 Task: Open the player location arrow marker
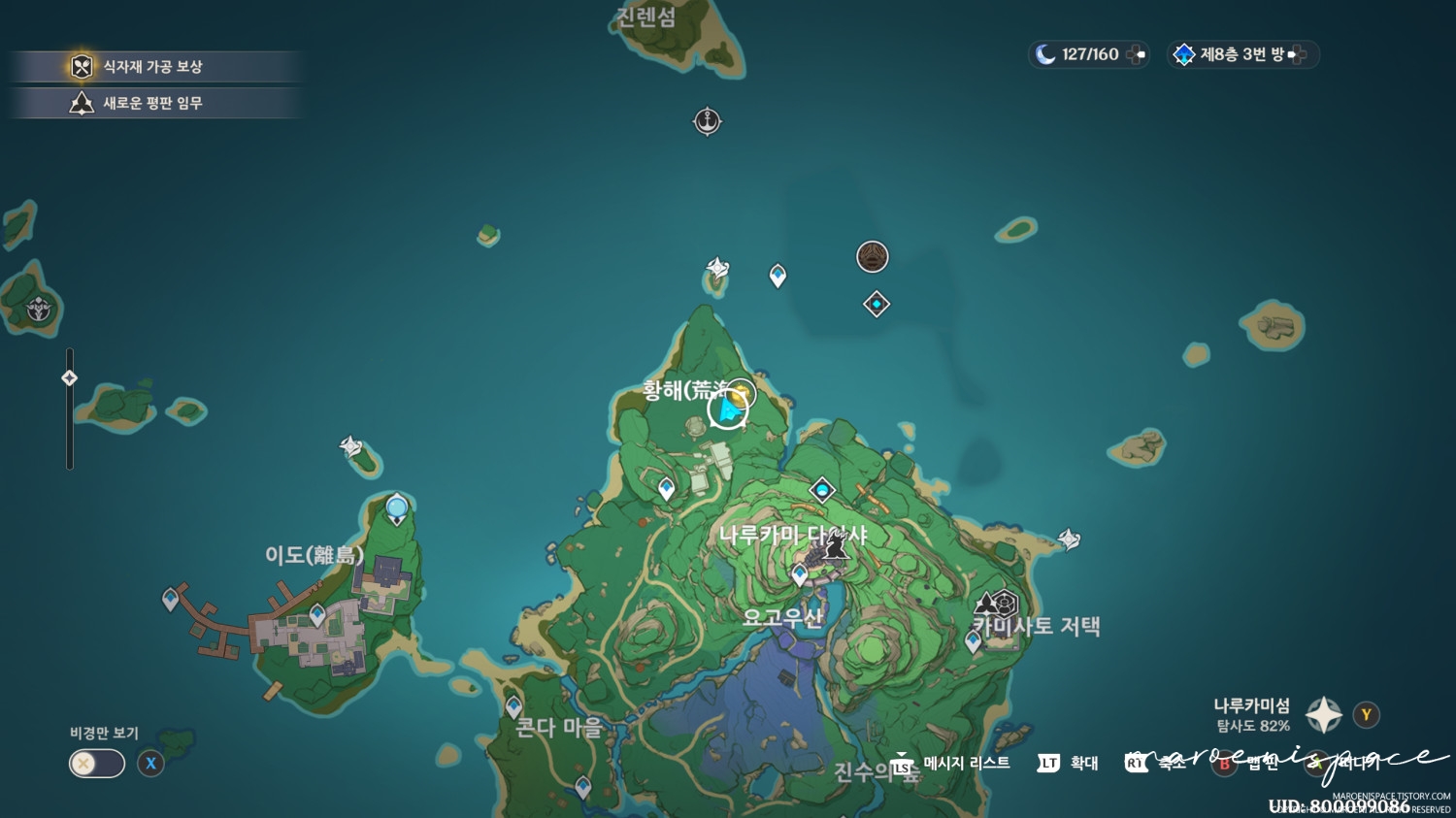click(x=727, y=409)
